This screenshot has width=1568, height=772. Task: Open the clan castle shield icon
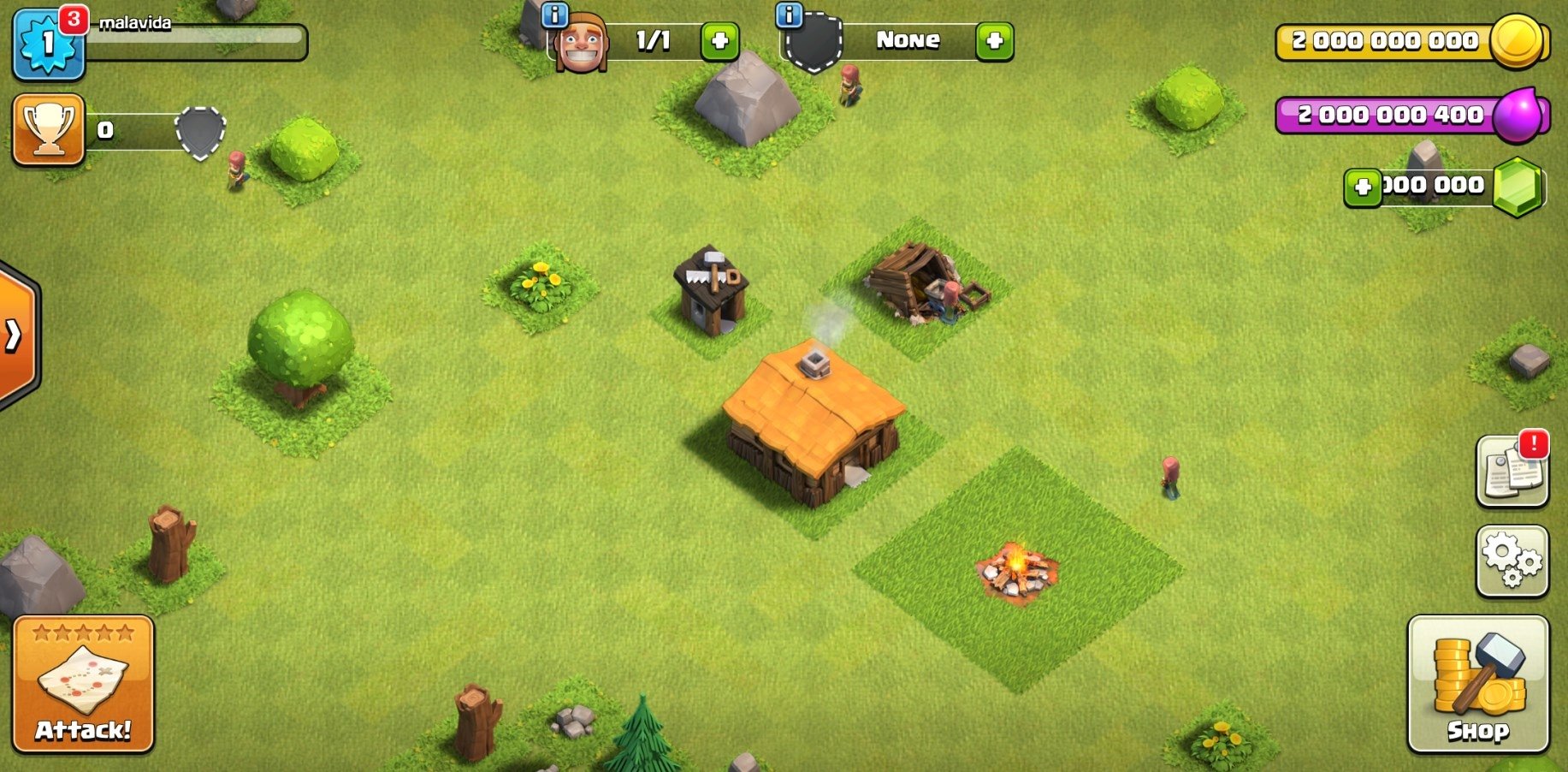click(813, 42)
